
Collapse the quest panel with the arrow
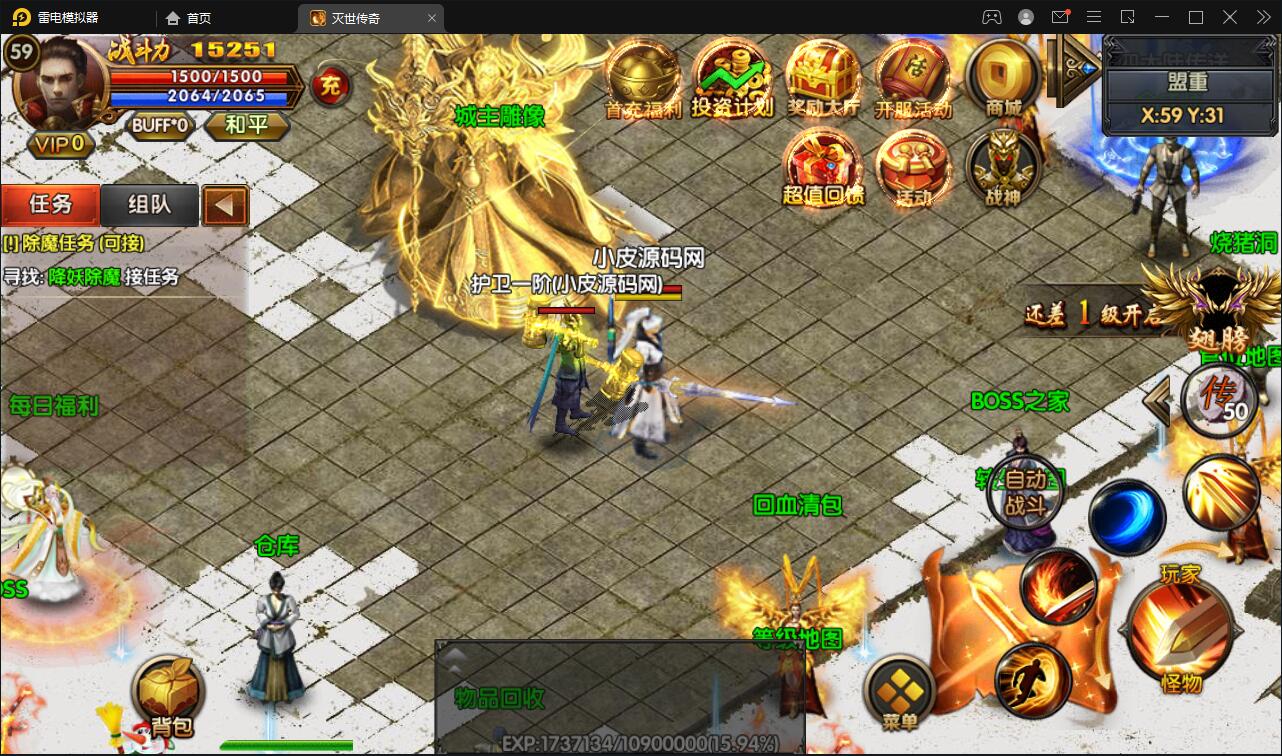225,206
